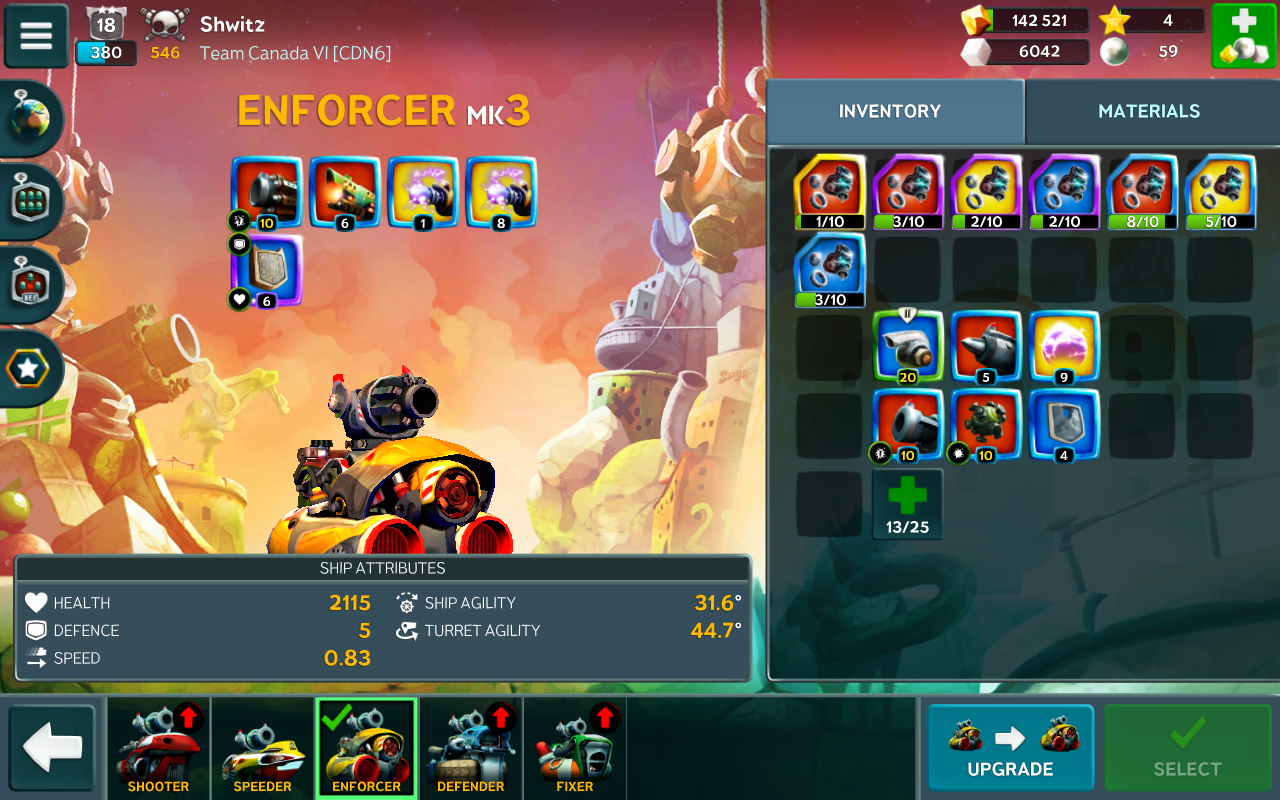
Task: Open the star badge on left sidebar
Action: click(28, 369)
